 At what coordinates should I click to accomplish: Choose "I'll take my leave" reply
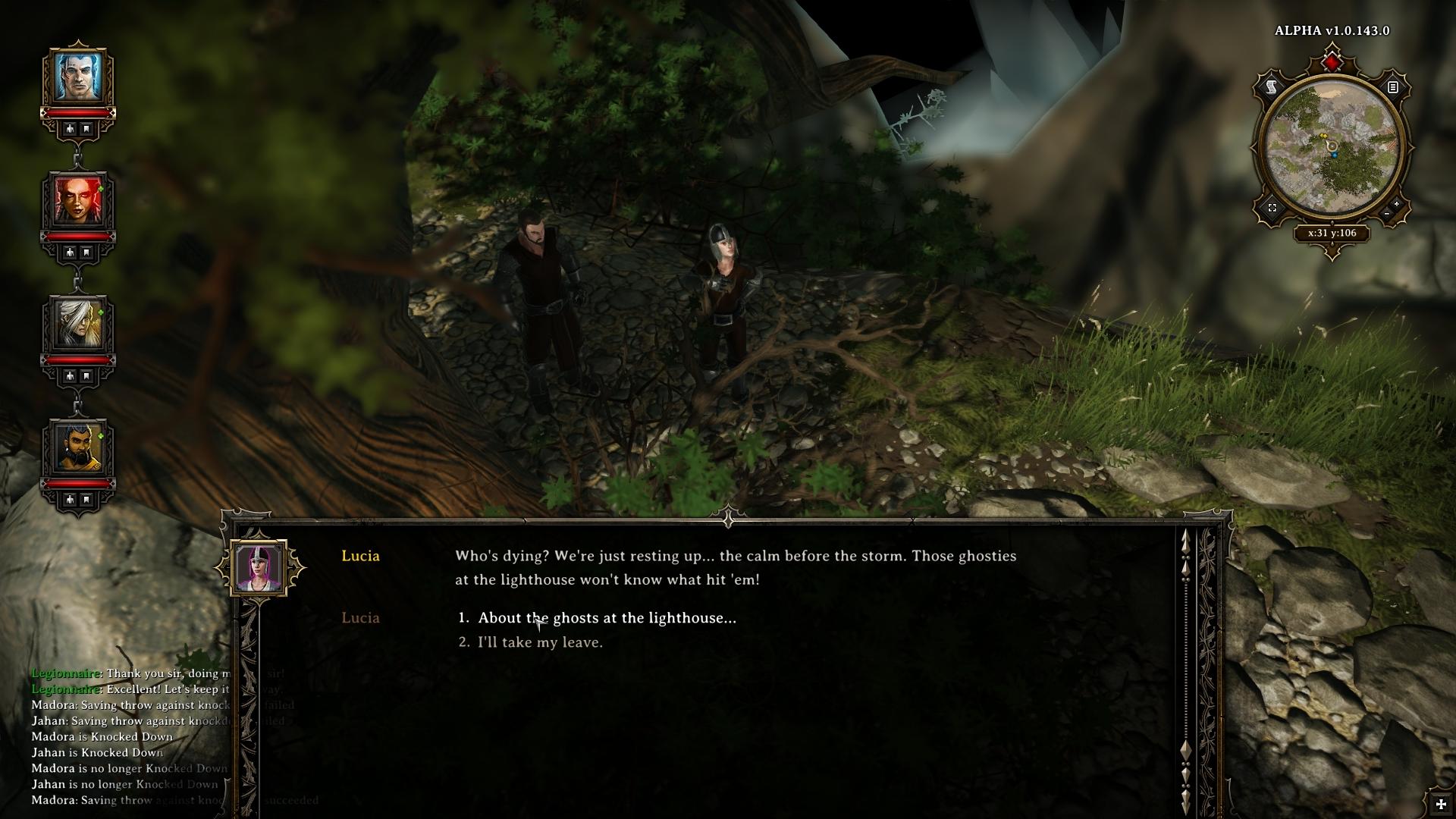(x=540, y=642)
